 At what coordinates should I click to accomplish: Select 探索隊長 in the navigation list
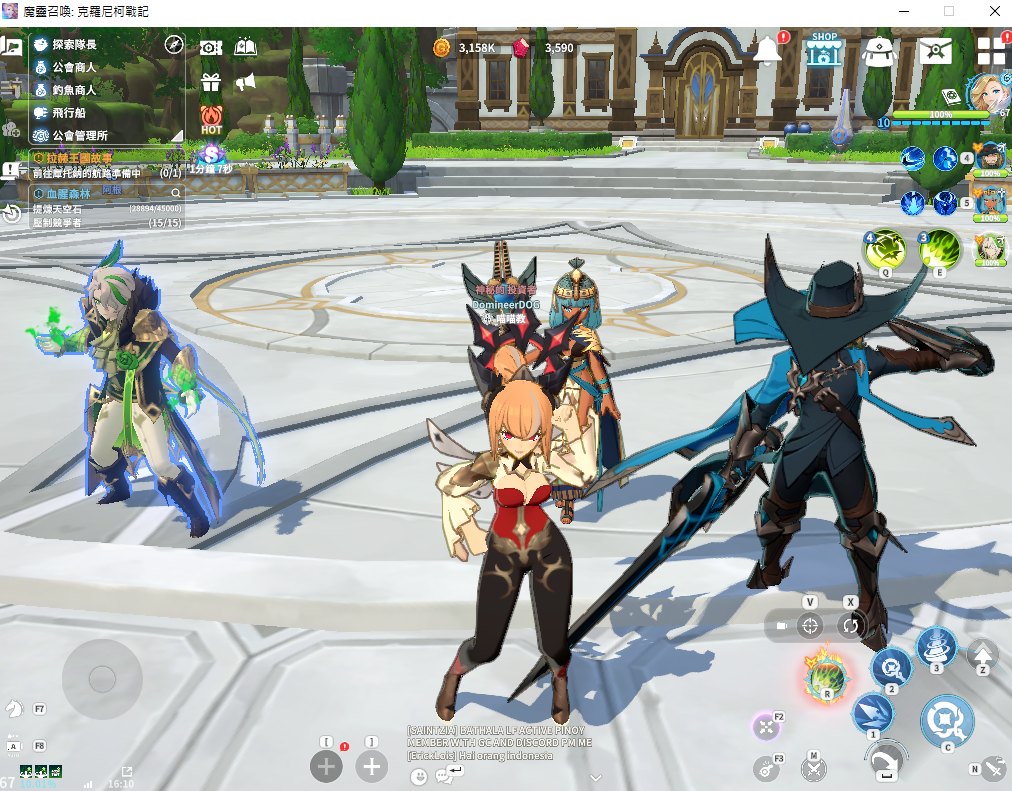[75, 45]
